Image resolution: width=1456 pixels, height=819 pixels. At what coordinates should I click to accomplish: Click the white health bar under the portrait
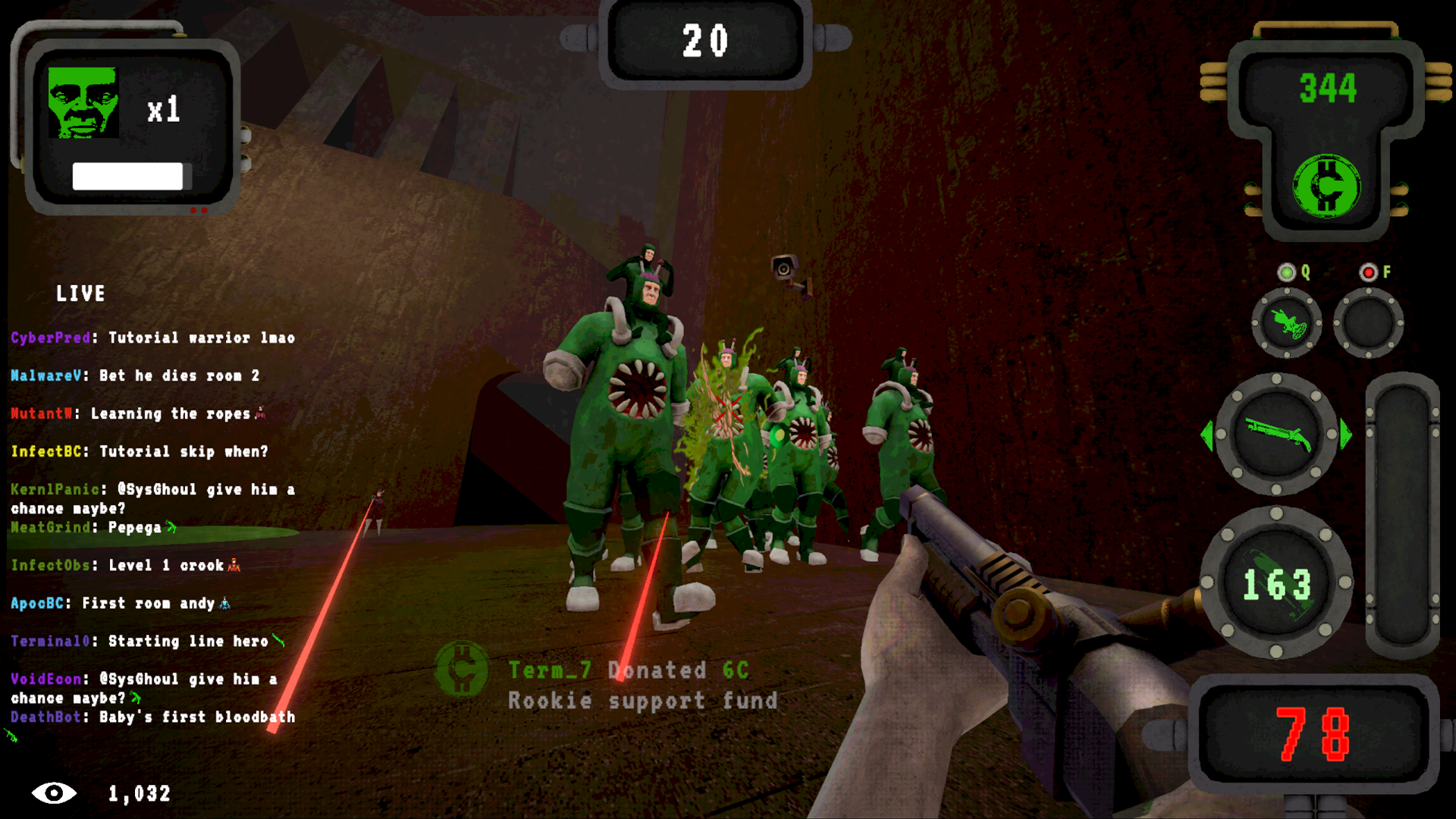pyautogui.click(x=127, y=176)
